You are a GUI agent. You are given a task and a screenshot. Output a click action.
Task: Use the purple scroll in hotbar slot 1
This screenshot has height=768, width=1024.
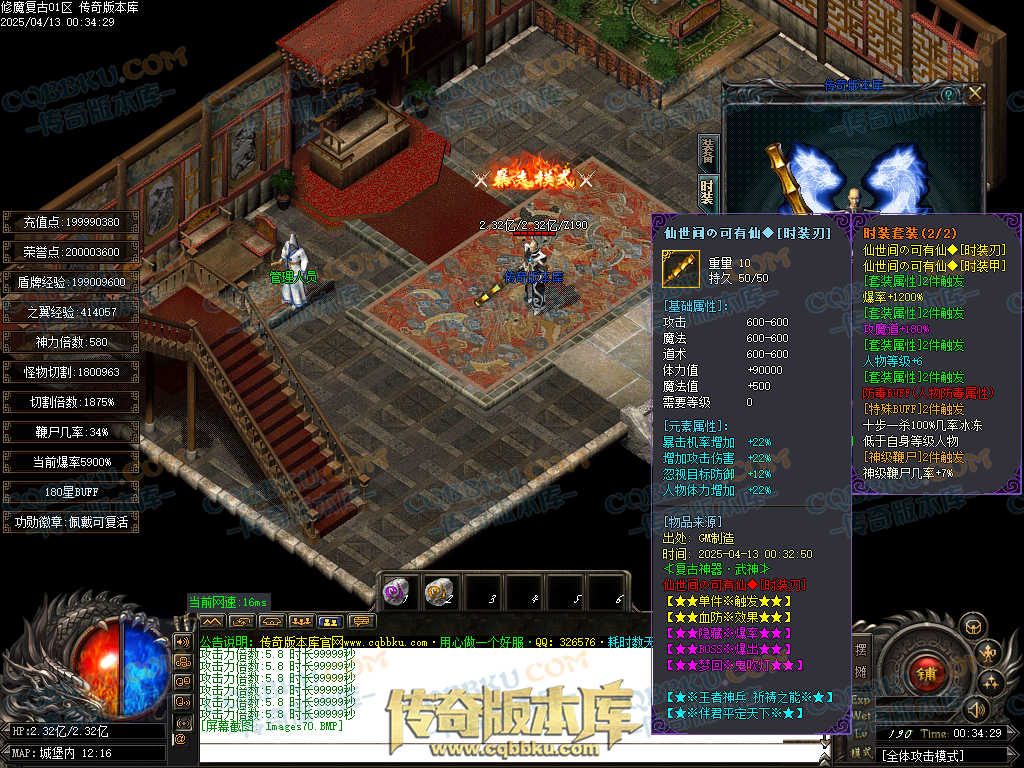397,592
